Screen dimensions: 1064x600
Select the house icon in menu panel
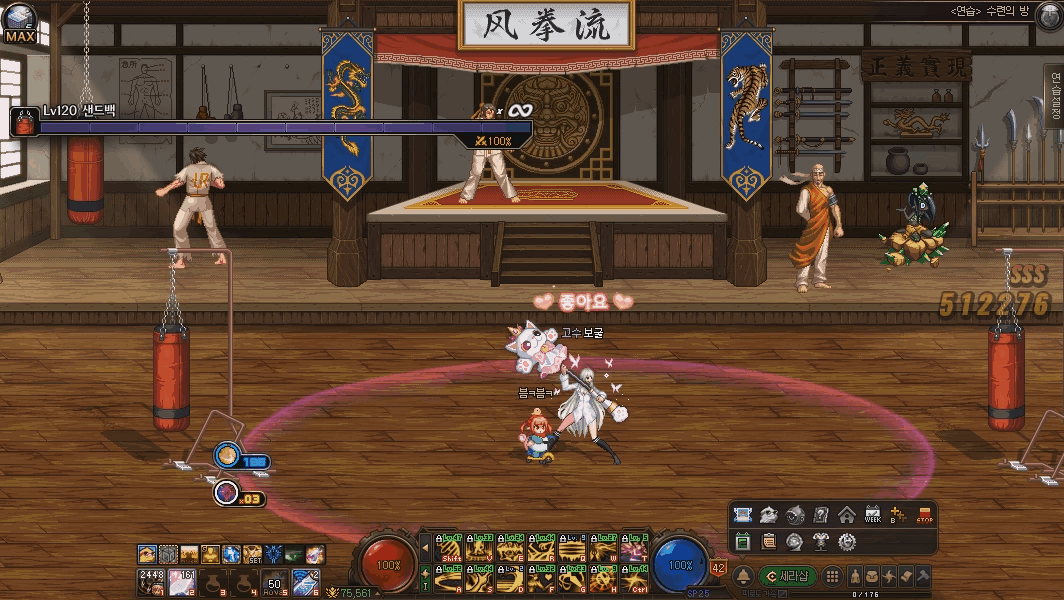847,515
